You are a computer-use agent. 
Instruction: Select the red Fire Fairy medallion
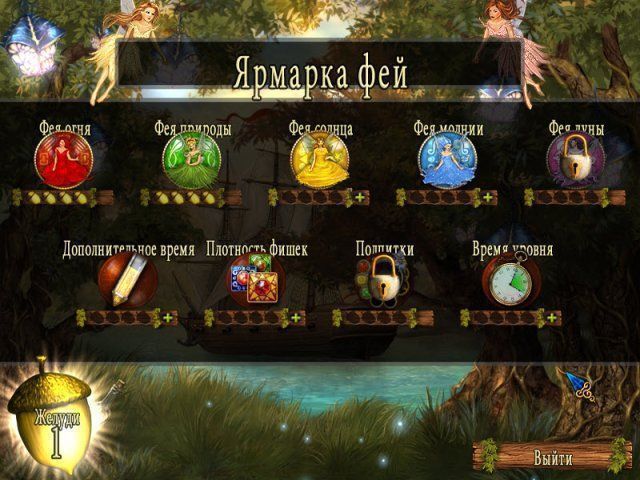64,160
